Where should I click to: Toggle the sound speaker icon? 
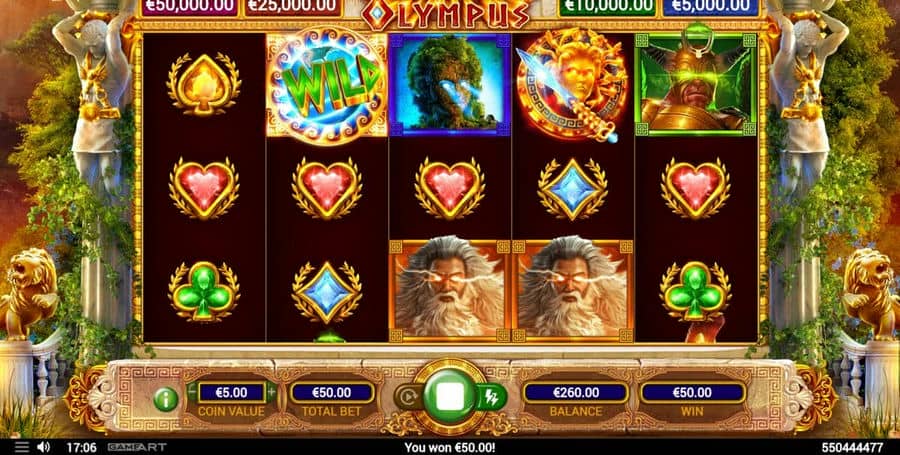[44, 447]
